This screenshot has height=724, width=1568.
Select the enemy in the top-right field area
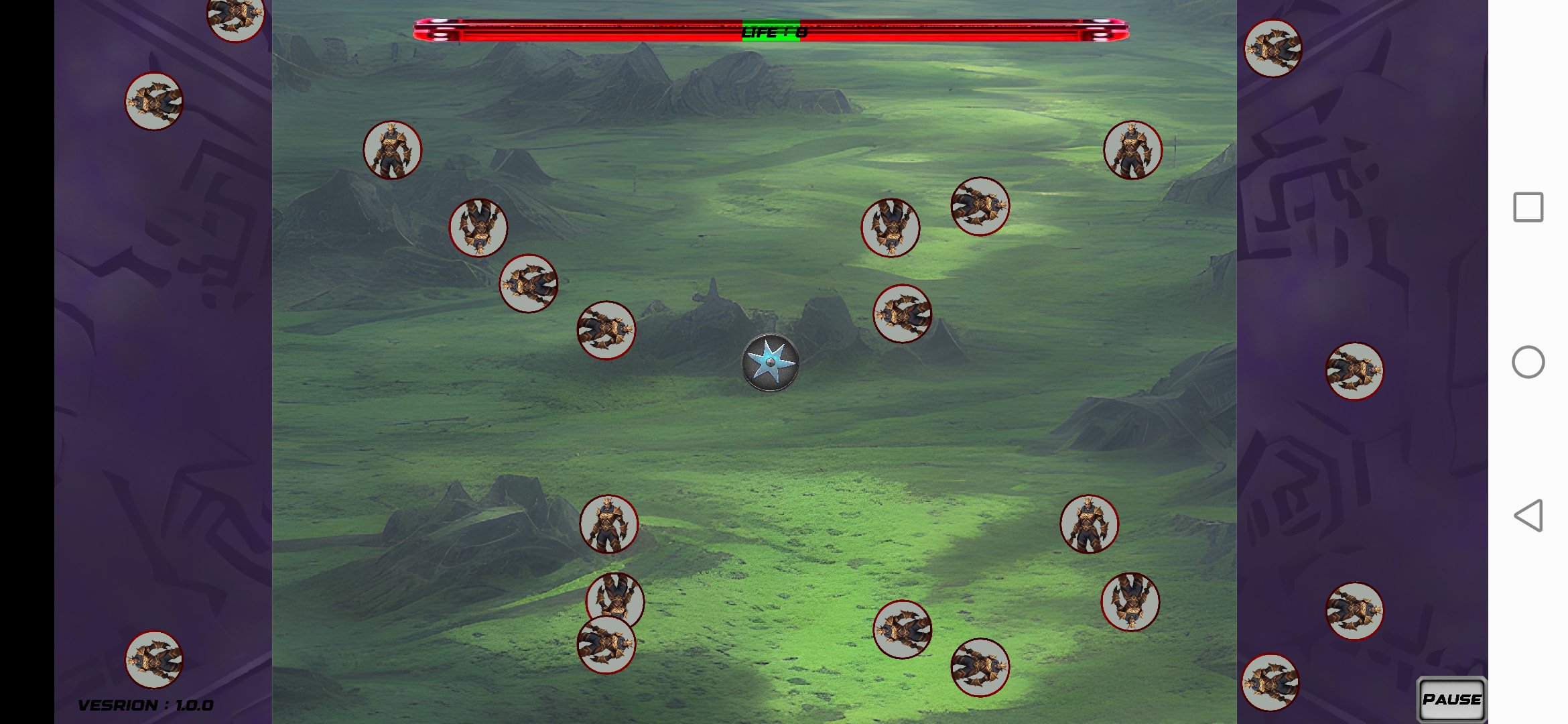point(1132,149)
